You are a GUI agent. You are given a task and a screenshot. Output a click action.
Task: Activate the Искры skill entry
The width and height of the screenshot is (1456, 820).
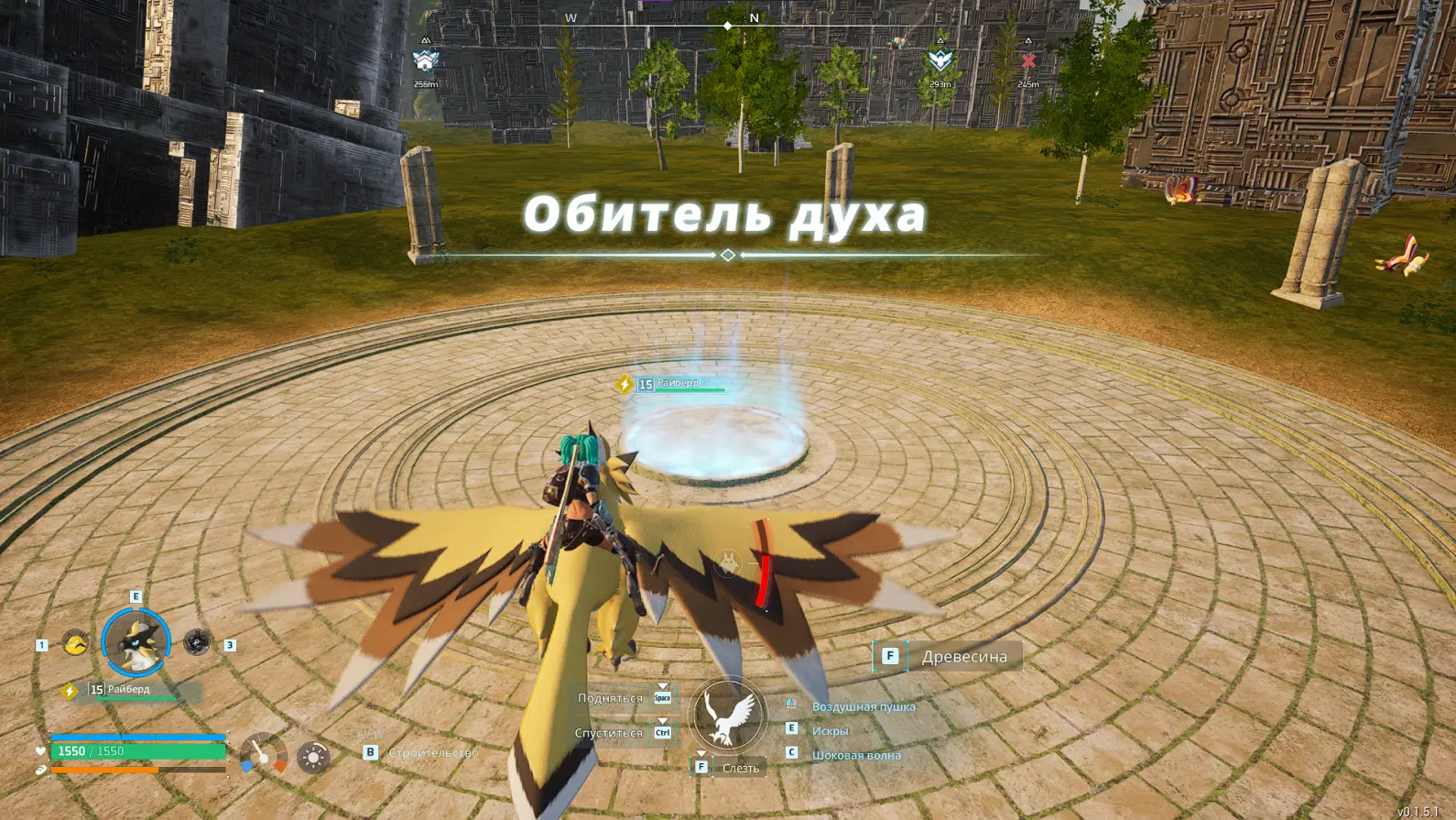click(x=830, y=730)
